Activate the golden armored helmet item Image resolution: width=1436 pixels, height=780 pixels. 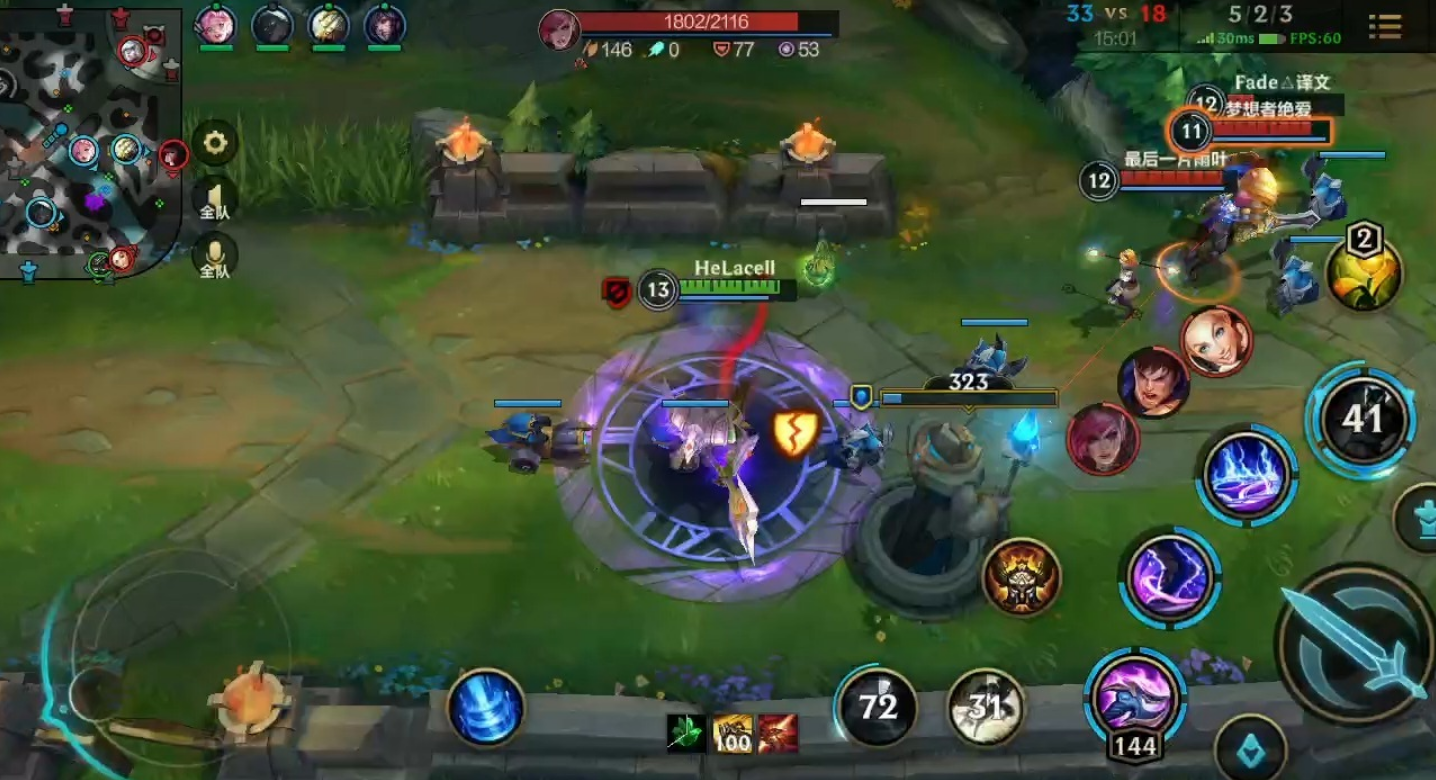point(1021,577)
